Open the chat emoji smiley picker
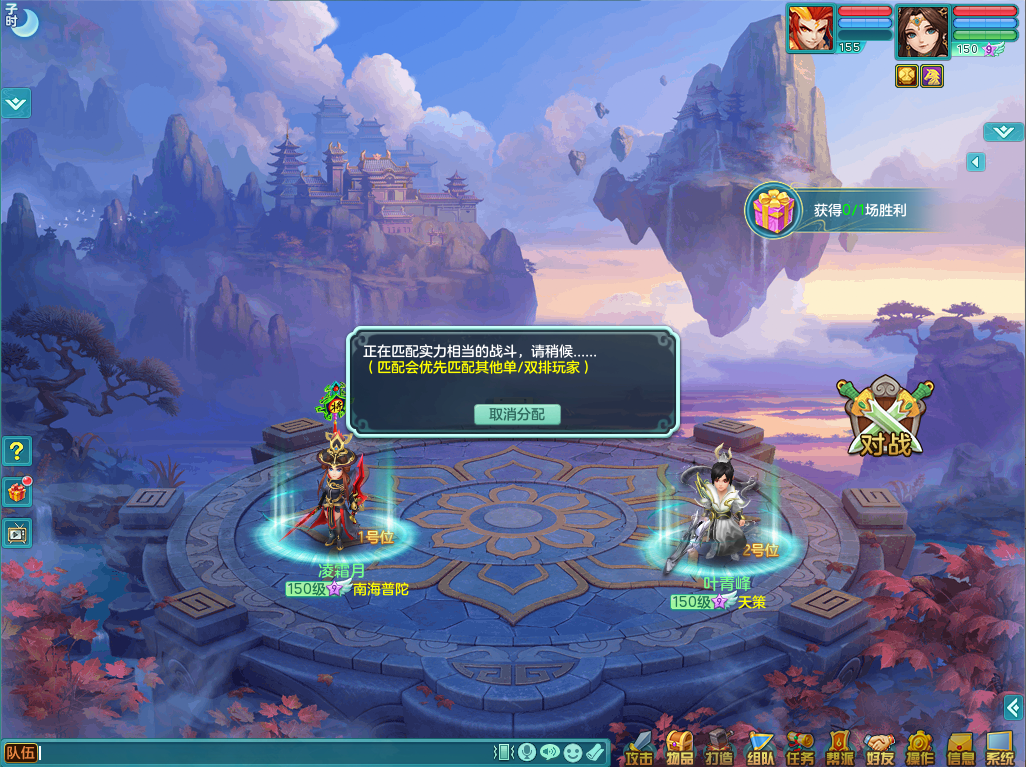The width and height of the screenshot is (1026, 767). pyautogui.click(x=572, y=752)
